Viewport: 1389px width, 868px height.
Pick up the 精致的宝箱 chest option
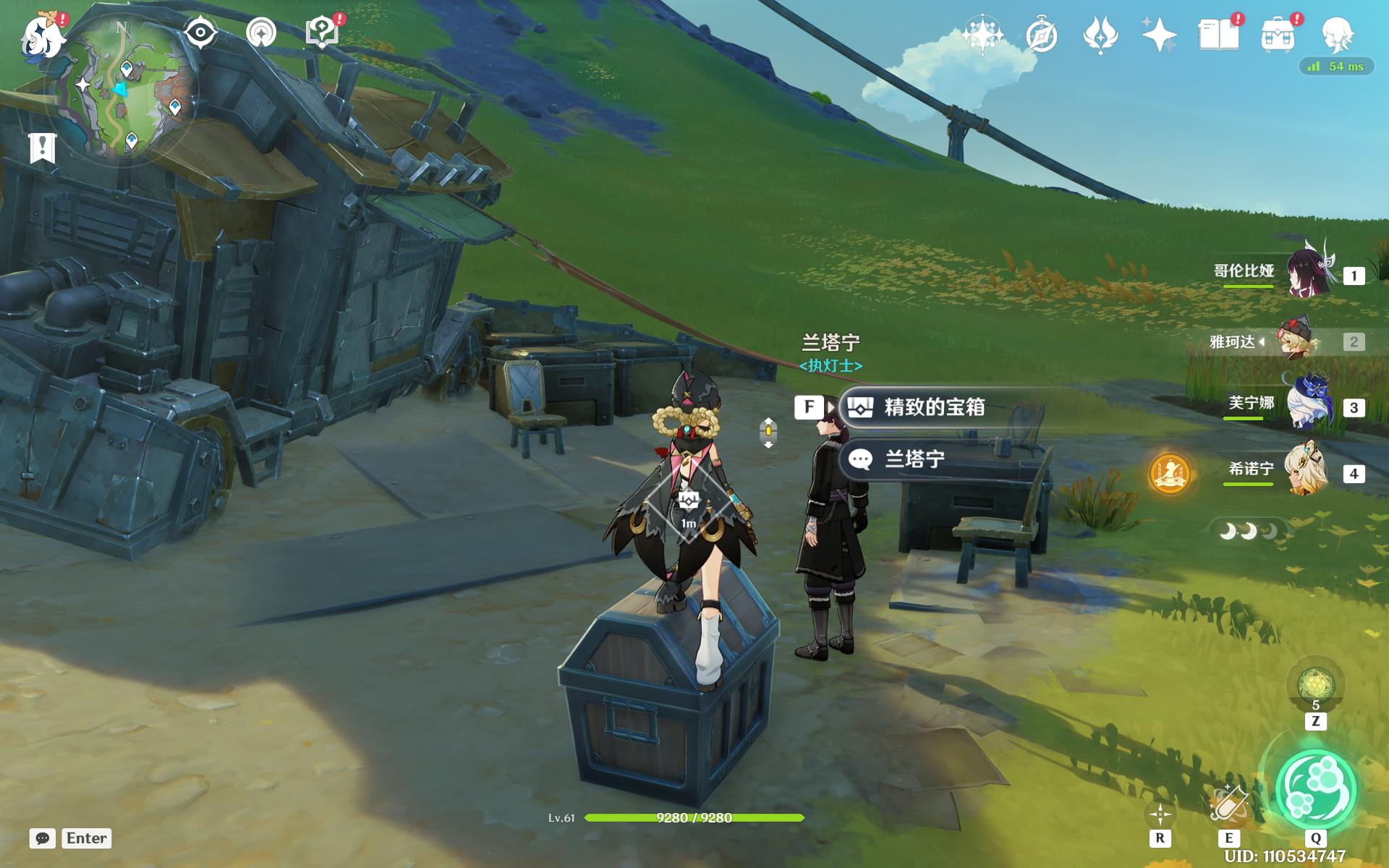pyautogui.click(x=933, y=407)
